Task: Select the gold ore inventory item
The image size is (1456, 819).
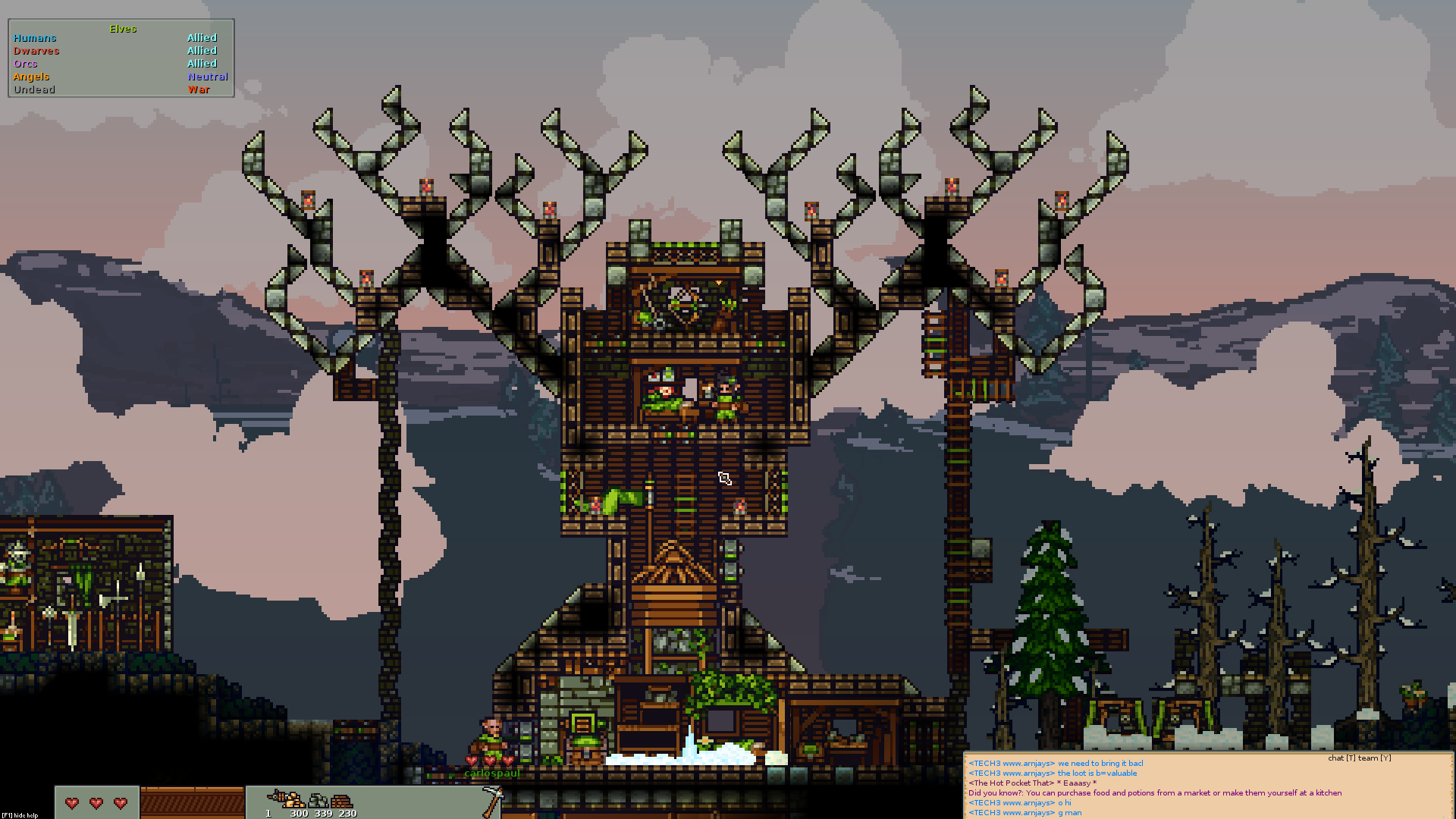Action: (x=297, y=801)
